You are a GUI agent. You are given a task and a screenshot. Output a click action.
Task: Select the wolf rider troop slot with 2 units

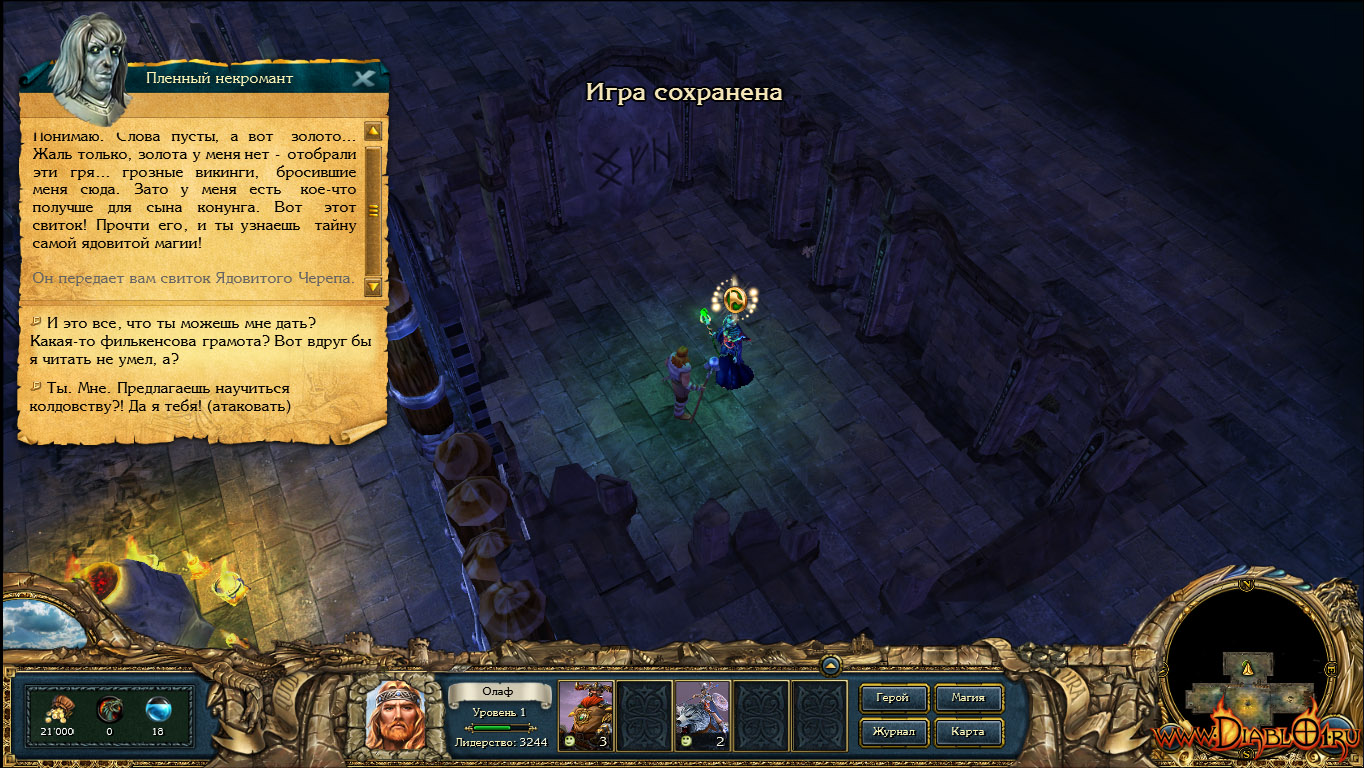point(702,715)
